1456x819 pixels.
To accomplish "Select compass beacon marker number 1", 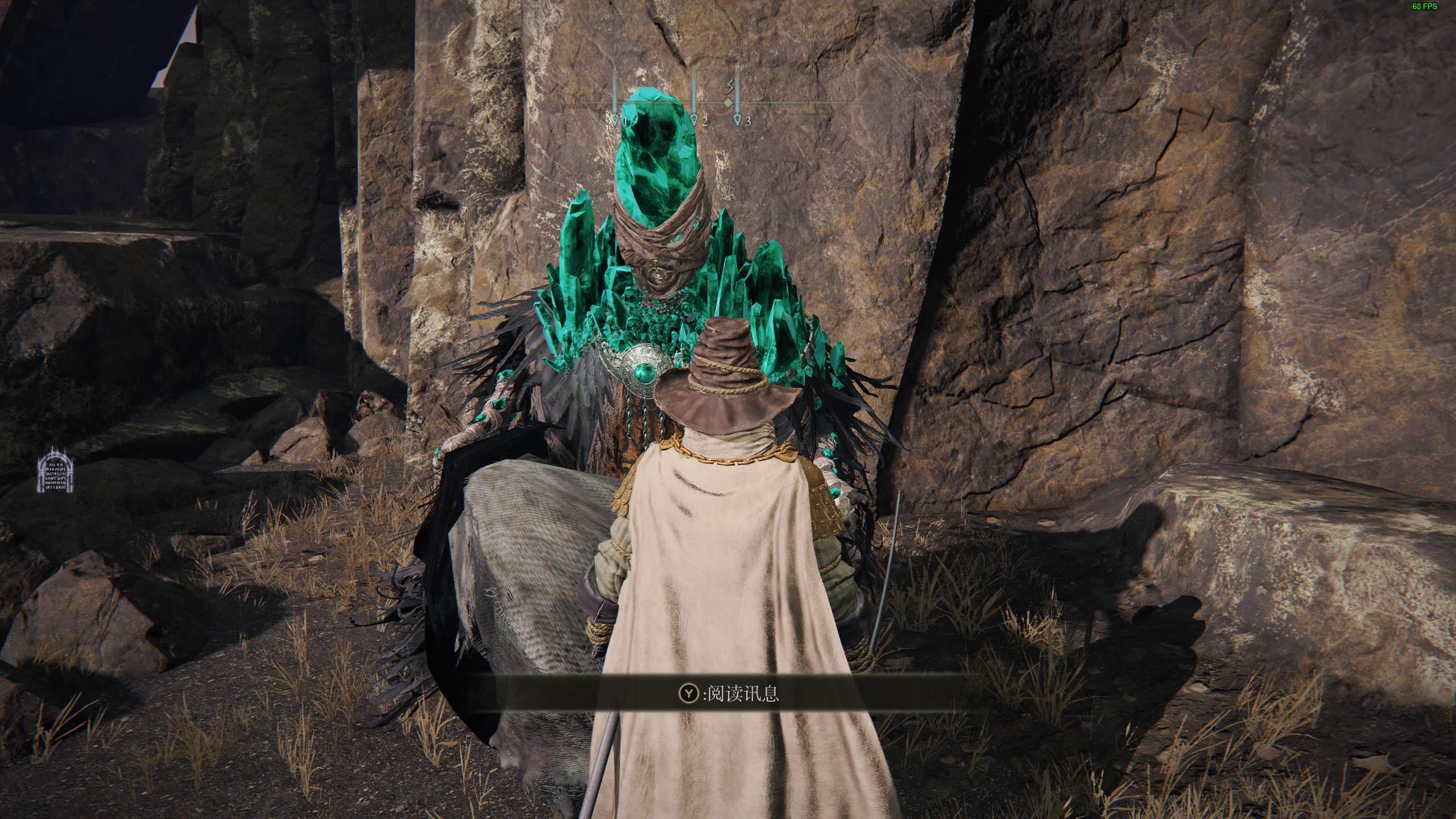I will point(615,119).
